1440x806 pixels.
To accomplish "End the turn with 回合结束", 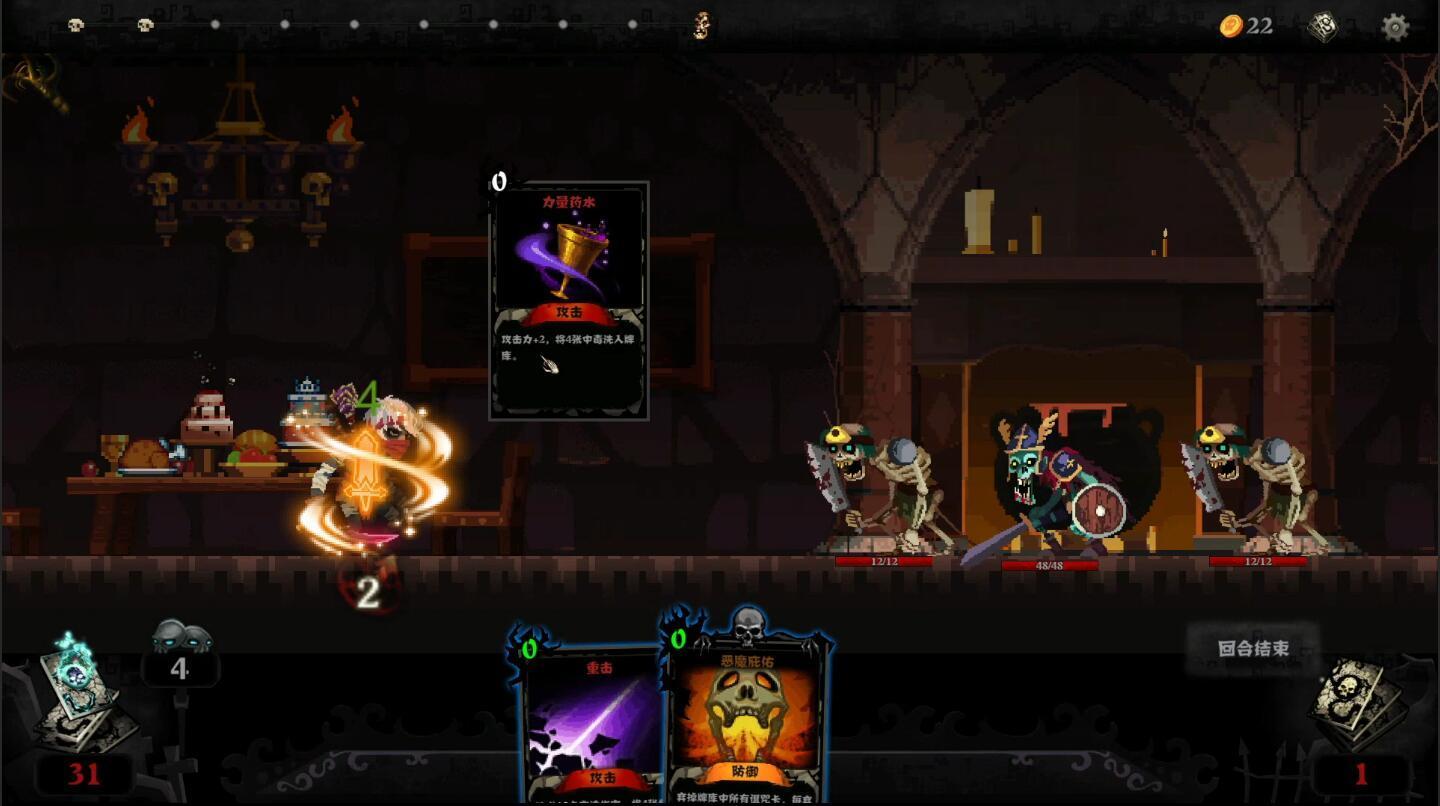I will (1253, 648).
